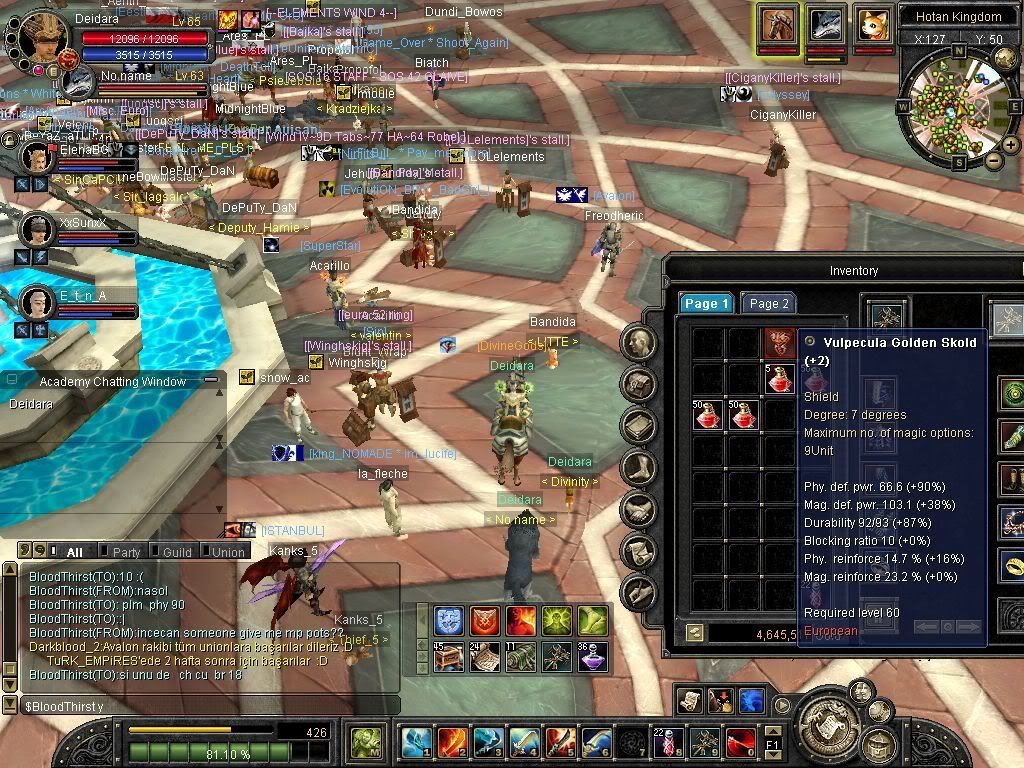This screenshot has height=768, width=1024.
Task: Select party member ElenaBci portrait
Action: tap(38, 157)
